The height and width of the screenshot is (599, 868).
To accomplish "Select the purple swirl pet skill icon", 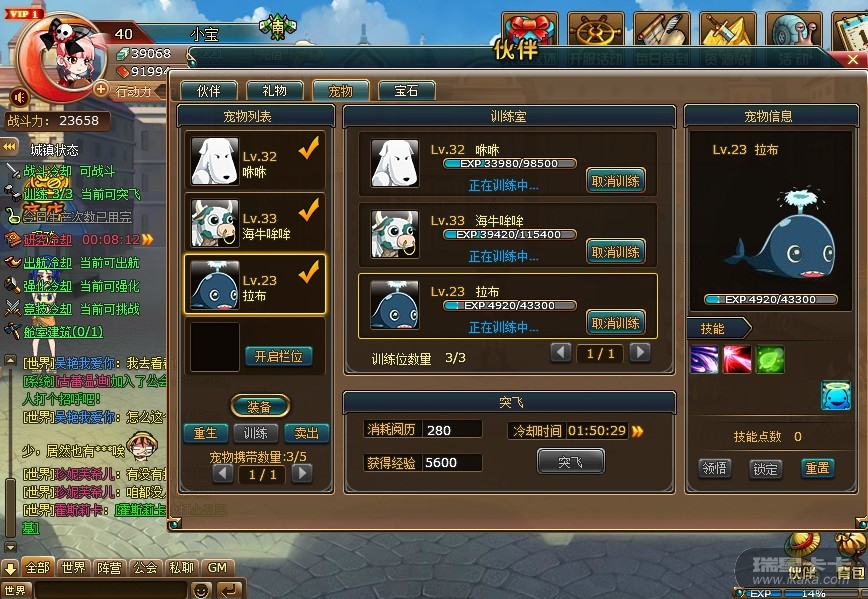I will pyautogui.click(x=704, y=359).
